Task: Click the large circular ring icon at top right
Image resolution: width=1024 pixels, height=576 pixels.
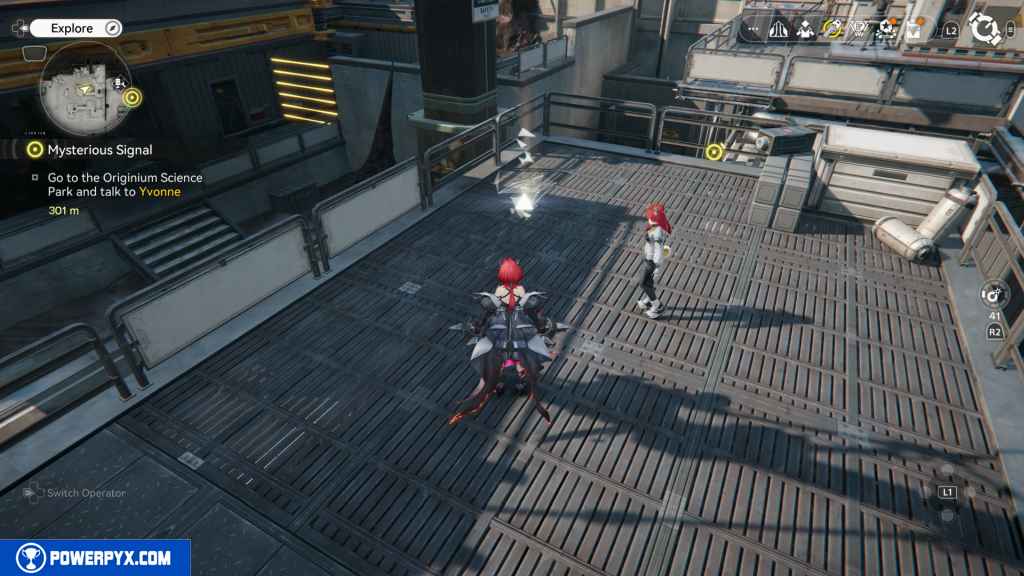Action: (986, 29)
